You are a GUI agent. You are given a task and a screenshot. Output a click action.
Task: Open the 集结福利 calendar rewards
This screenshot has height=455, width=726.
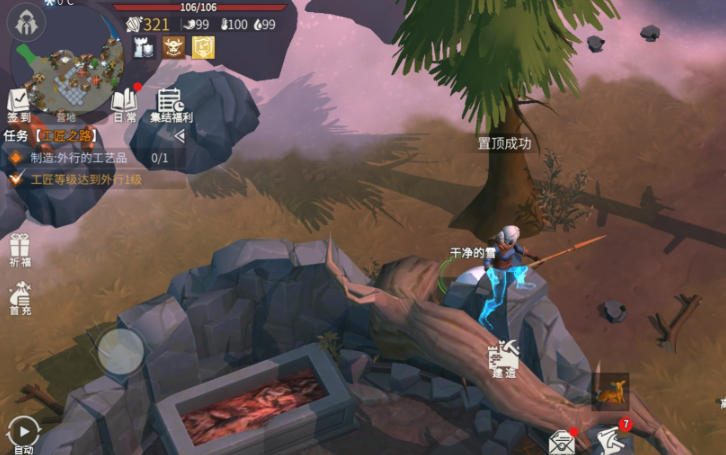[x=170, y=104]
